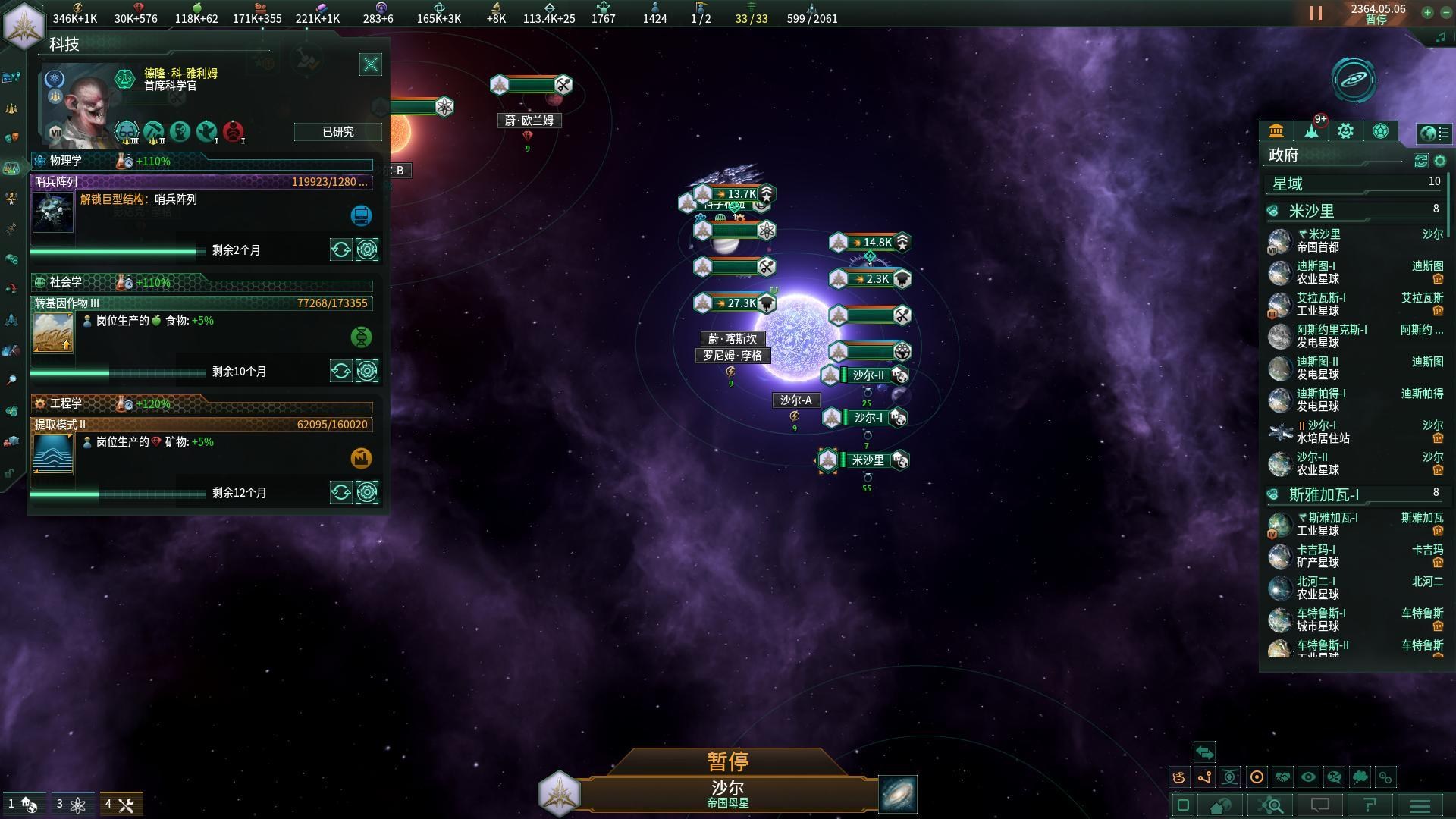The width and height of the screenshot is (1456, 819).
Task: Select group 4 construction ships tab
Action: pyautogui.click(x=120, y=805)
